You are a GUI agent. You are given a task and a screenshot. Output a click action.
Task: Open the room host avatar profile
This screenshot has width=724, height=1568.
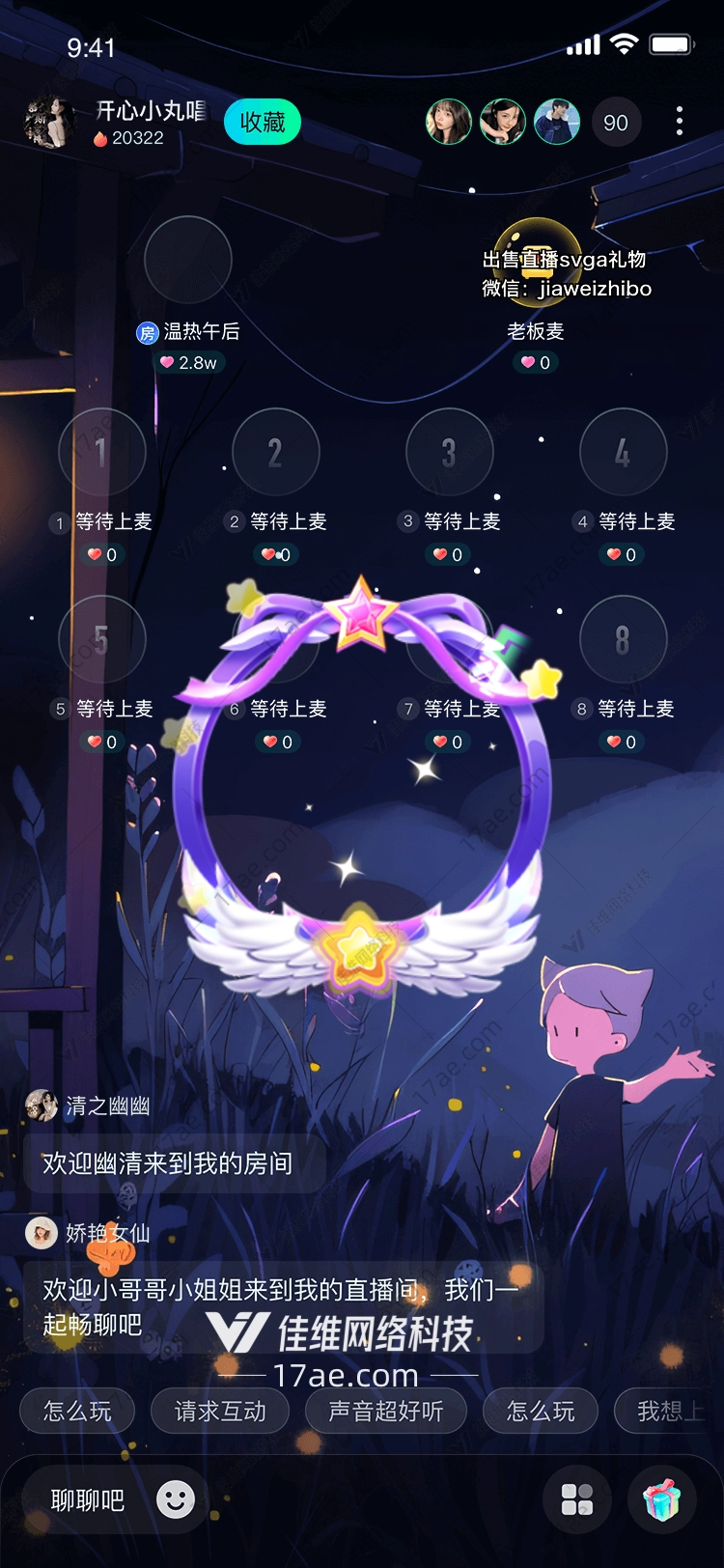click(x=49, y=123)
